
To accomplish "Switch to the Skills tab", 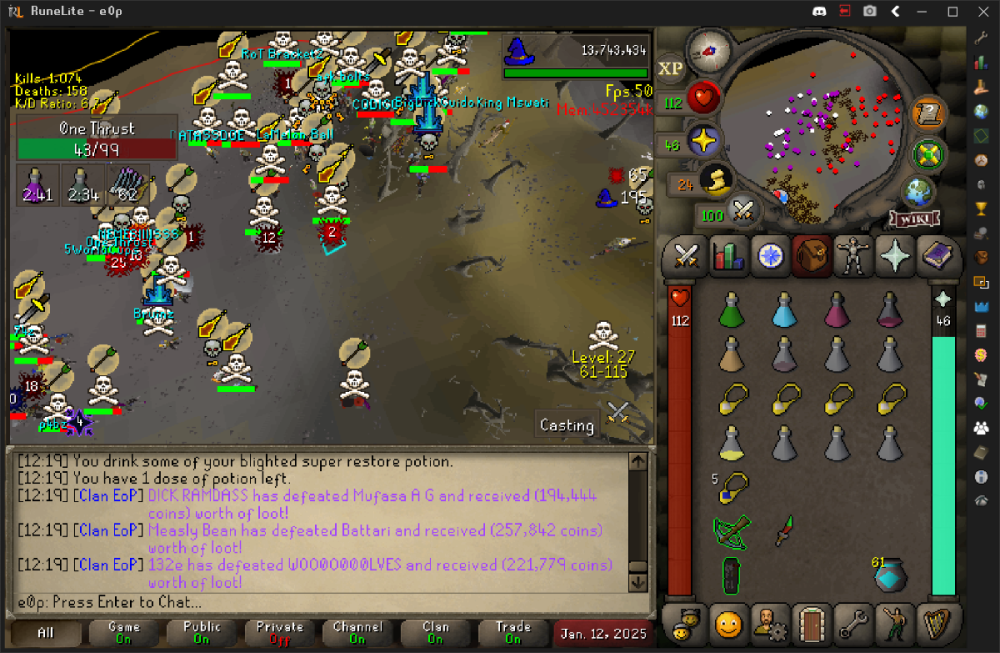I will [729, 256].
